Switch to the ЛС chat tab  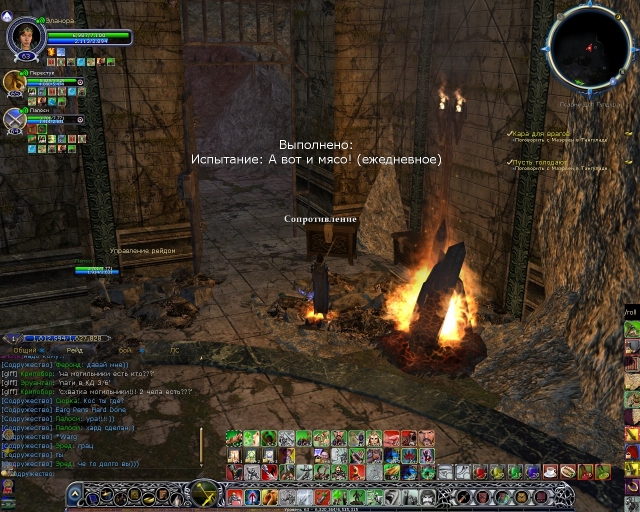click(174, 350)
